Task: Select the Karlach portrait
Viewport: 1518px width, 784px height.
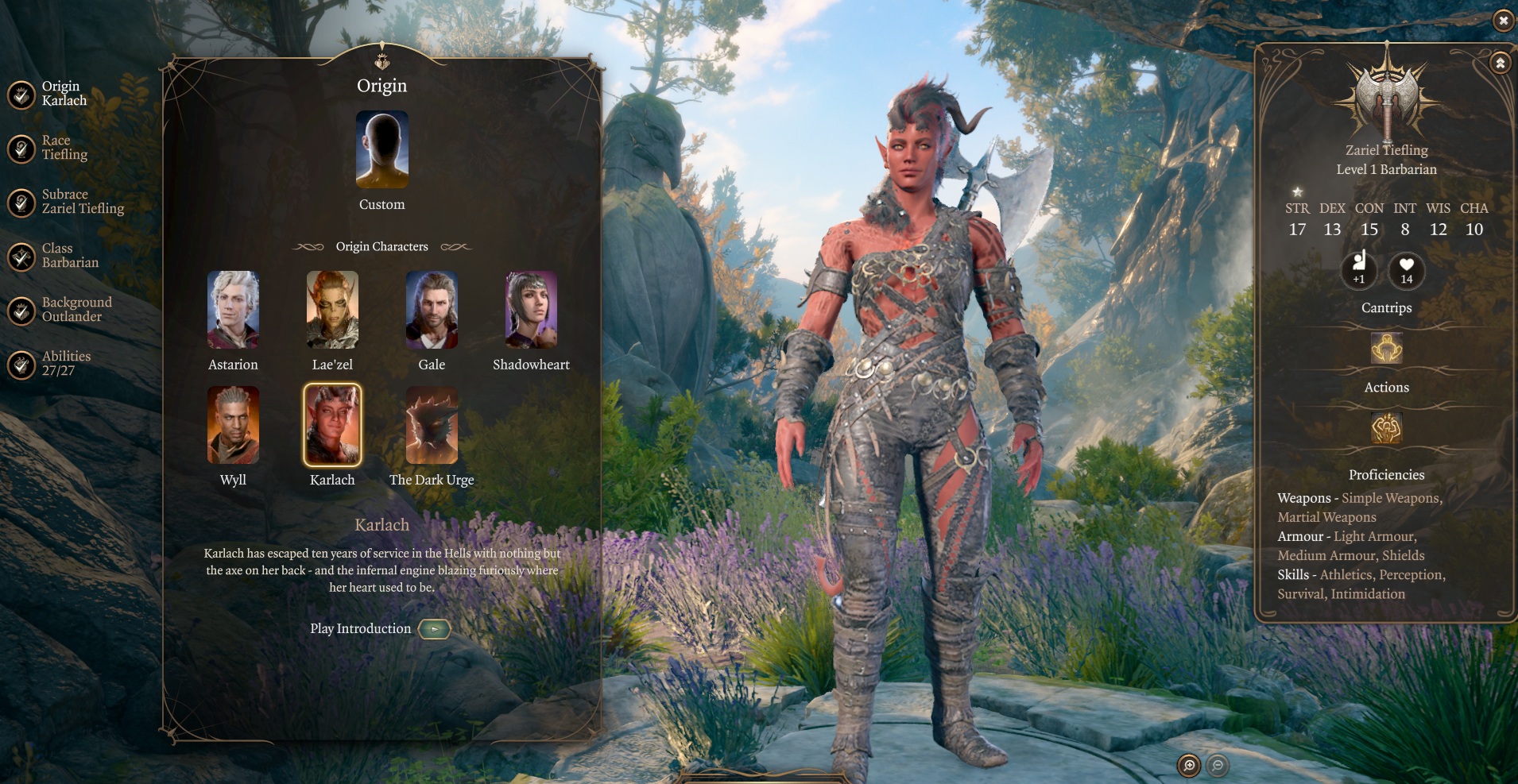Action: tap(332, 425)
